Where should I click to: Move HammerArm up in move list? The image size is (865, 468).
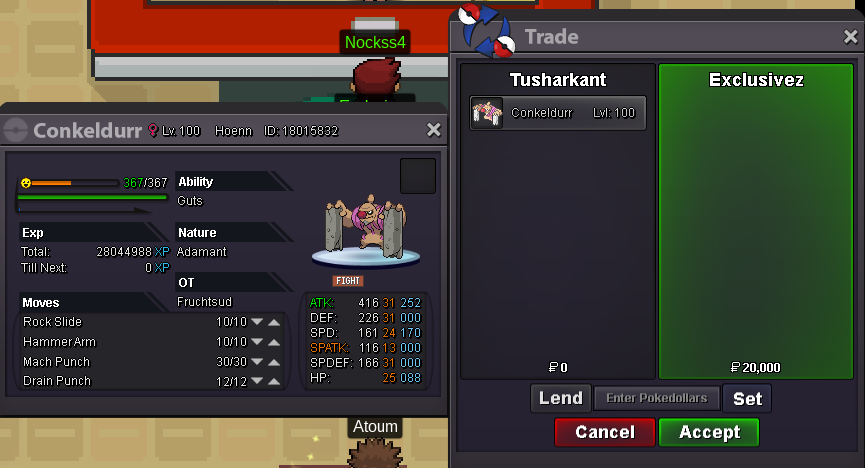click(274, 342)
